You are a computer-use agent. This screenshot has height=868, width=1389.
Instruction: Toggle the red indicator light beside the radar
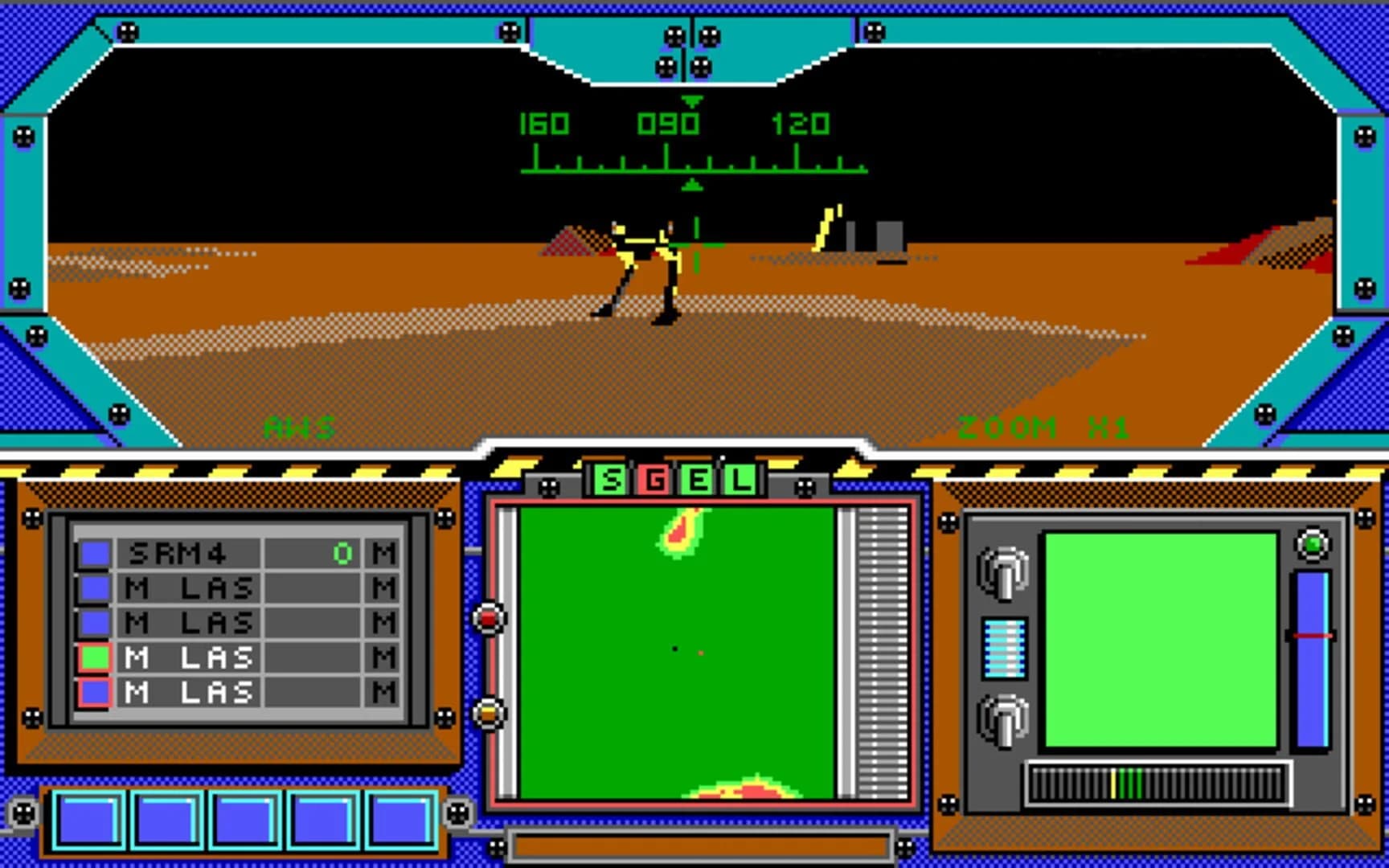click(489, 617)
